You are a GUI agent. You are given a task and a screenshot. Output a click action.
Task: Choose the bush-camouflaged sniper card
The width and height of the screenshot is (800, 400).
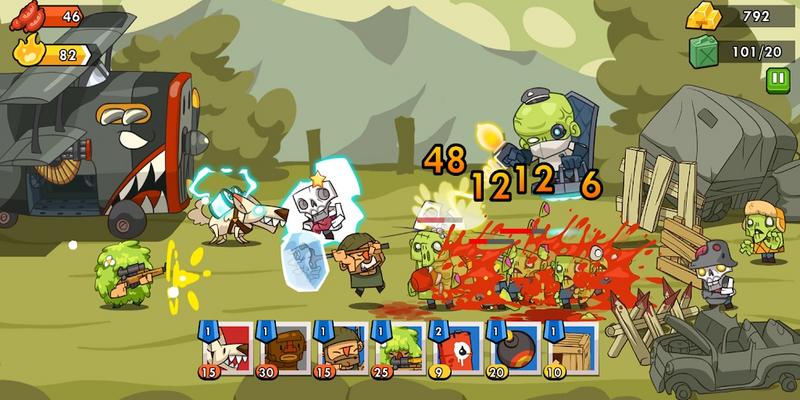[397, 348]
